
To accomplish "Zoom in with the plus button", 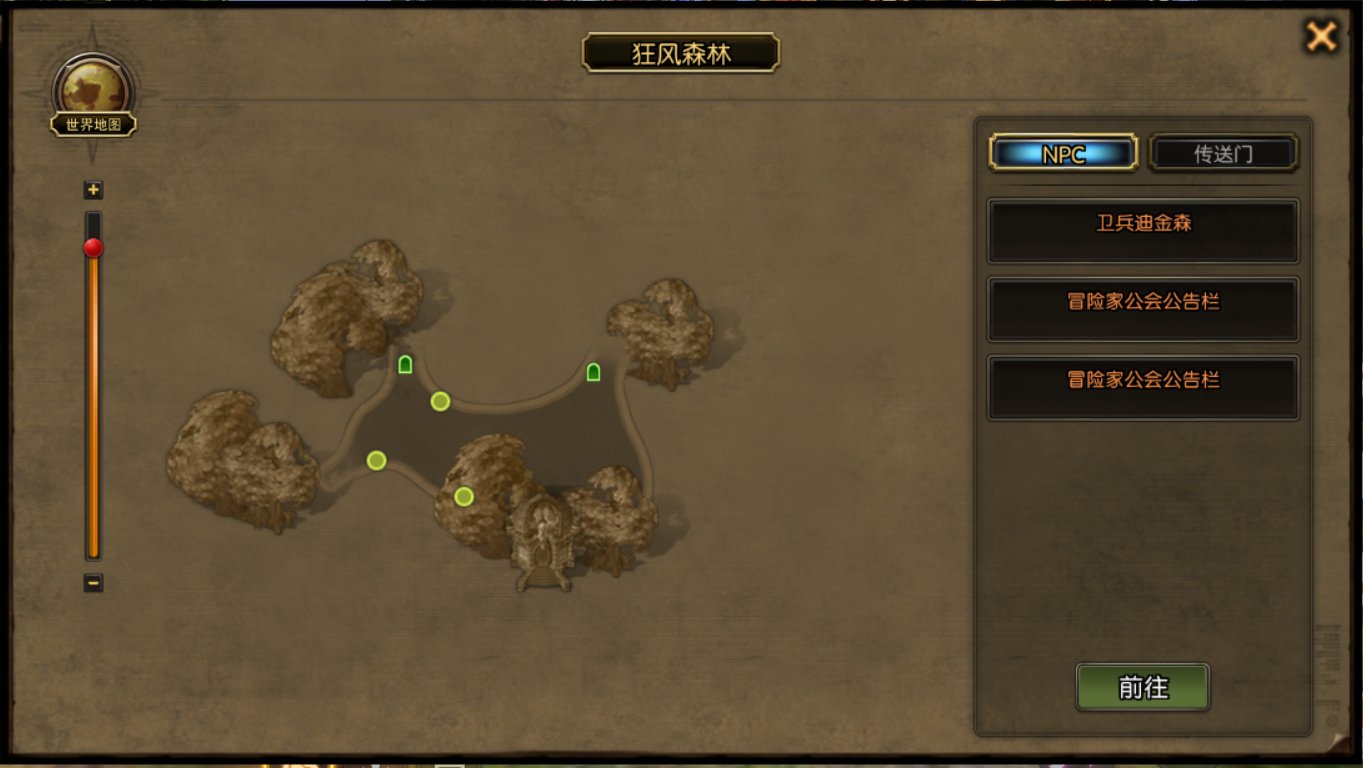I will click(93, 190).
